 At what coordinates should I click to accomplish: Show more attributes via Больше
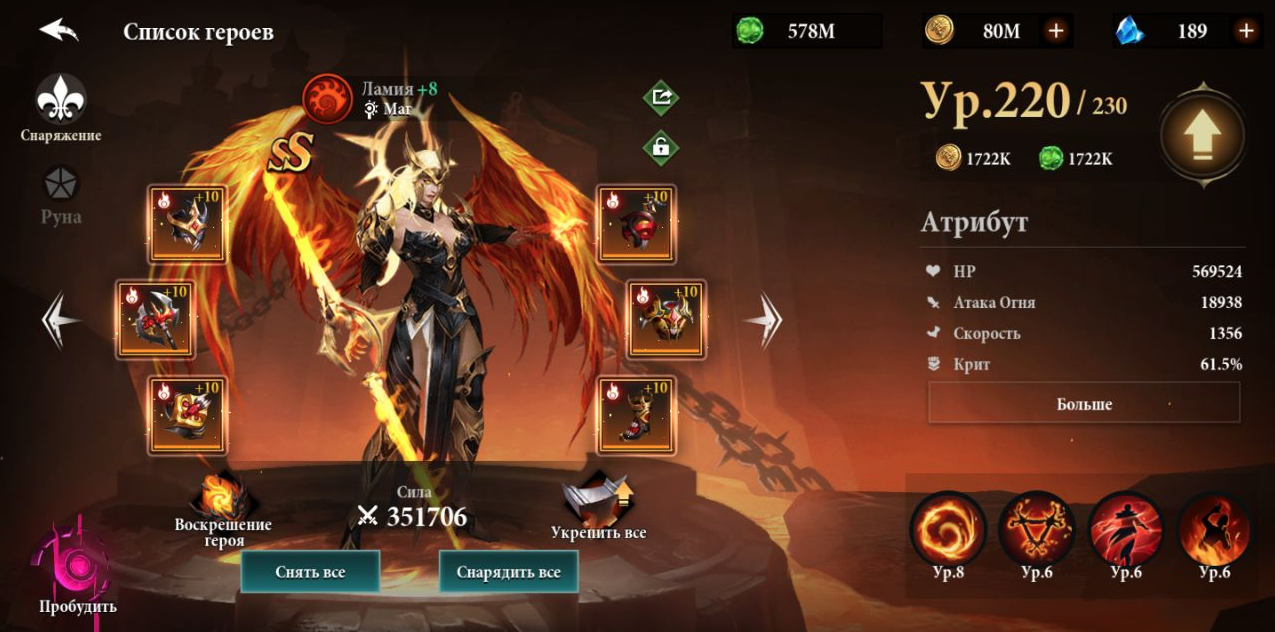(x=1084, y=404)
